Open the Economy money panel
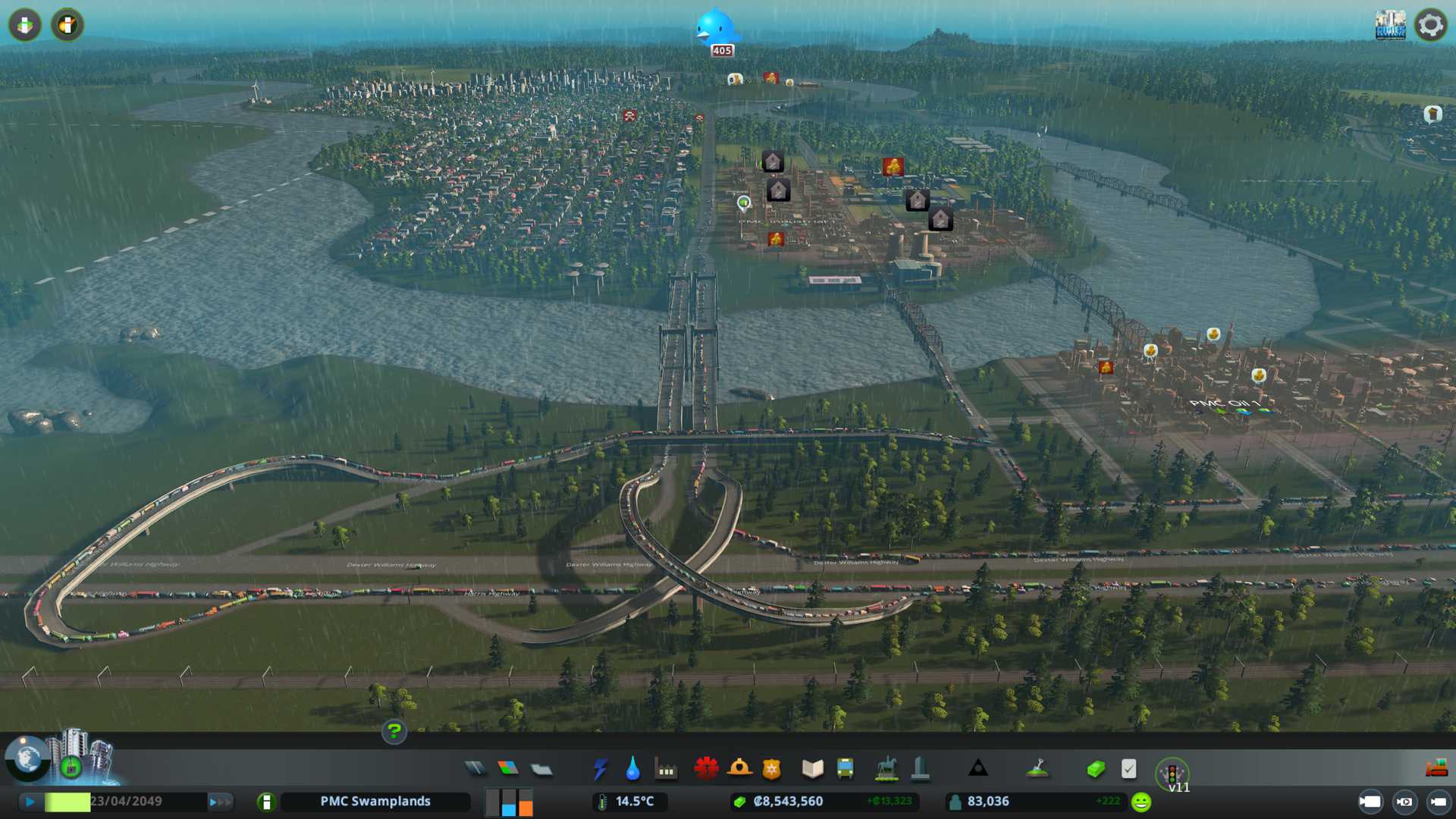Screen dimensions: 1456x819 click(x=1095, y=769)
